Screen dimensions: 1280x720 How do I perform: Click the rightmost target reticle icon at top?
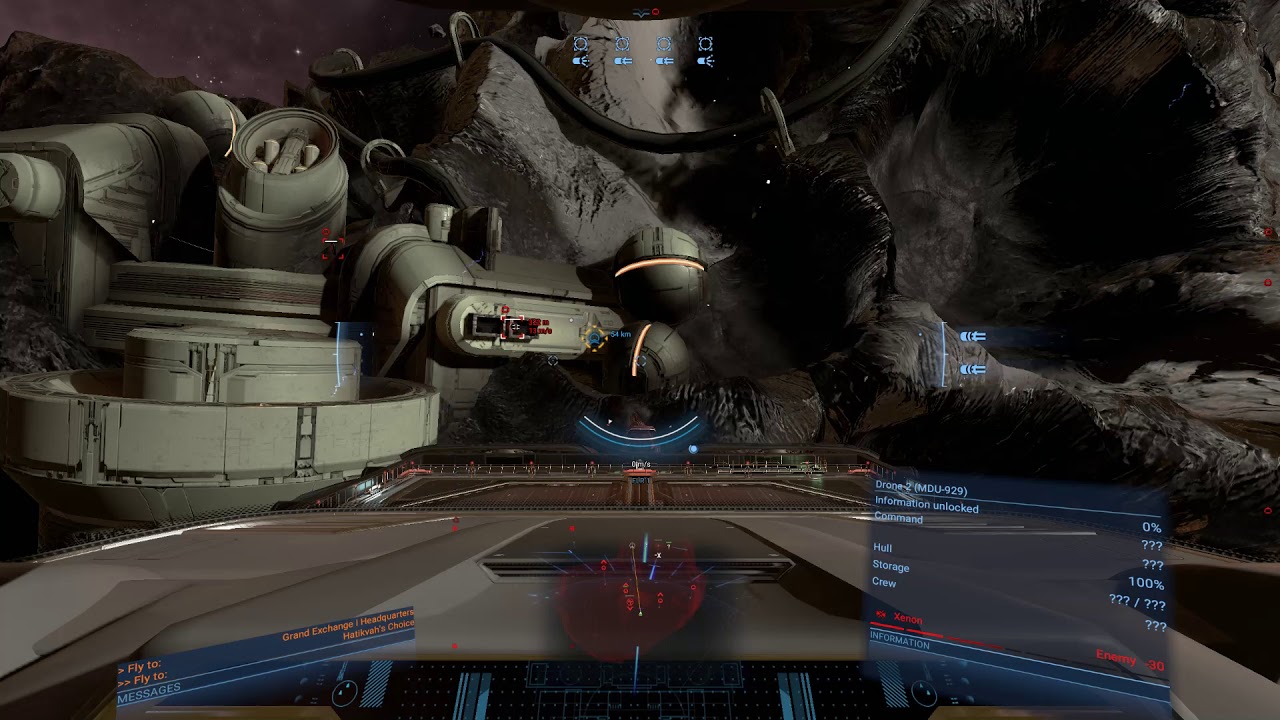pyautogui.click(x=706, y=43)
